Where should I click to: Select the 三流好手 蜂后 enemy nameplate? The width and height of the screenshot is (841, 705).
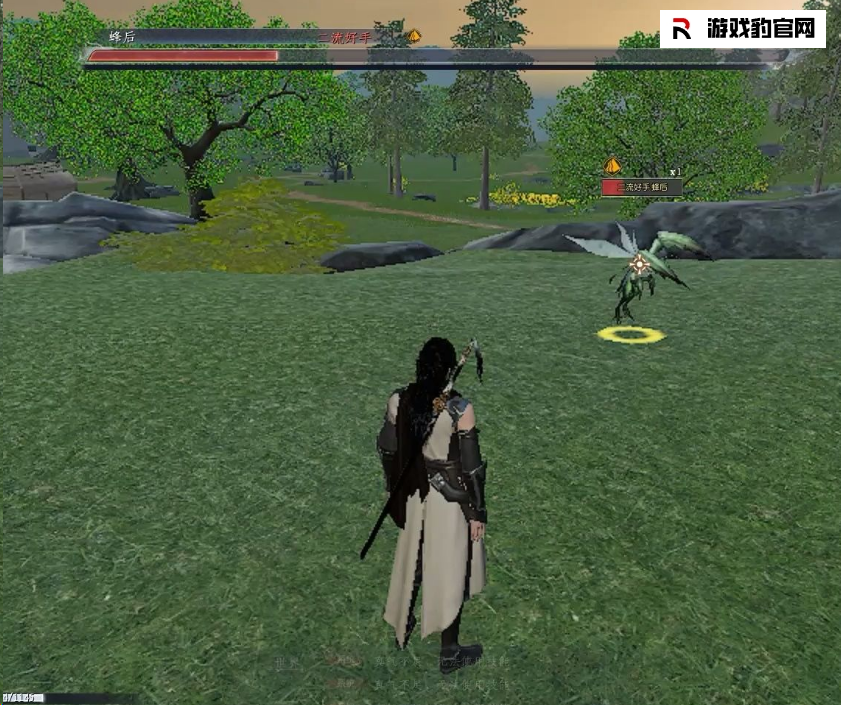click(x=641, y=187)
